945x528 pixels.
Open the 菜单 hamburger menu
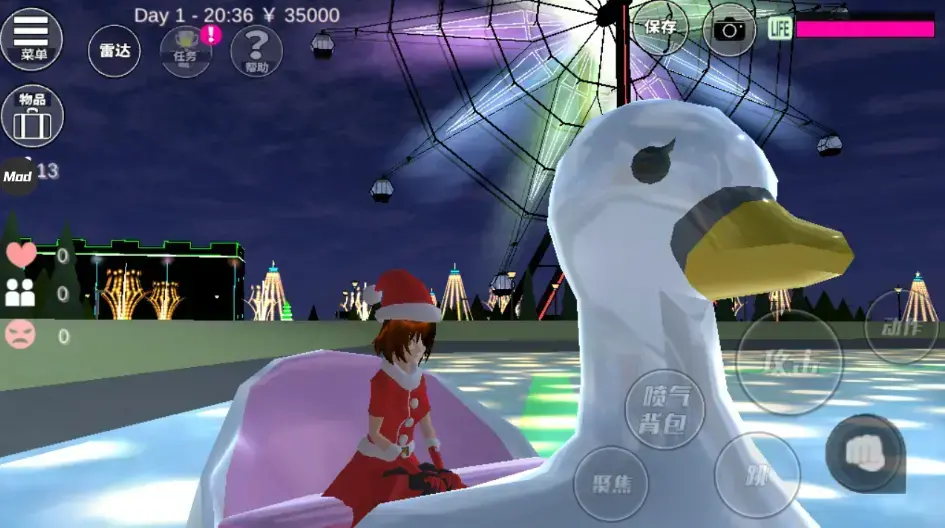(x=32, y=38)
